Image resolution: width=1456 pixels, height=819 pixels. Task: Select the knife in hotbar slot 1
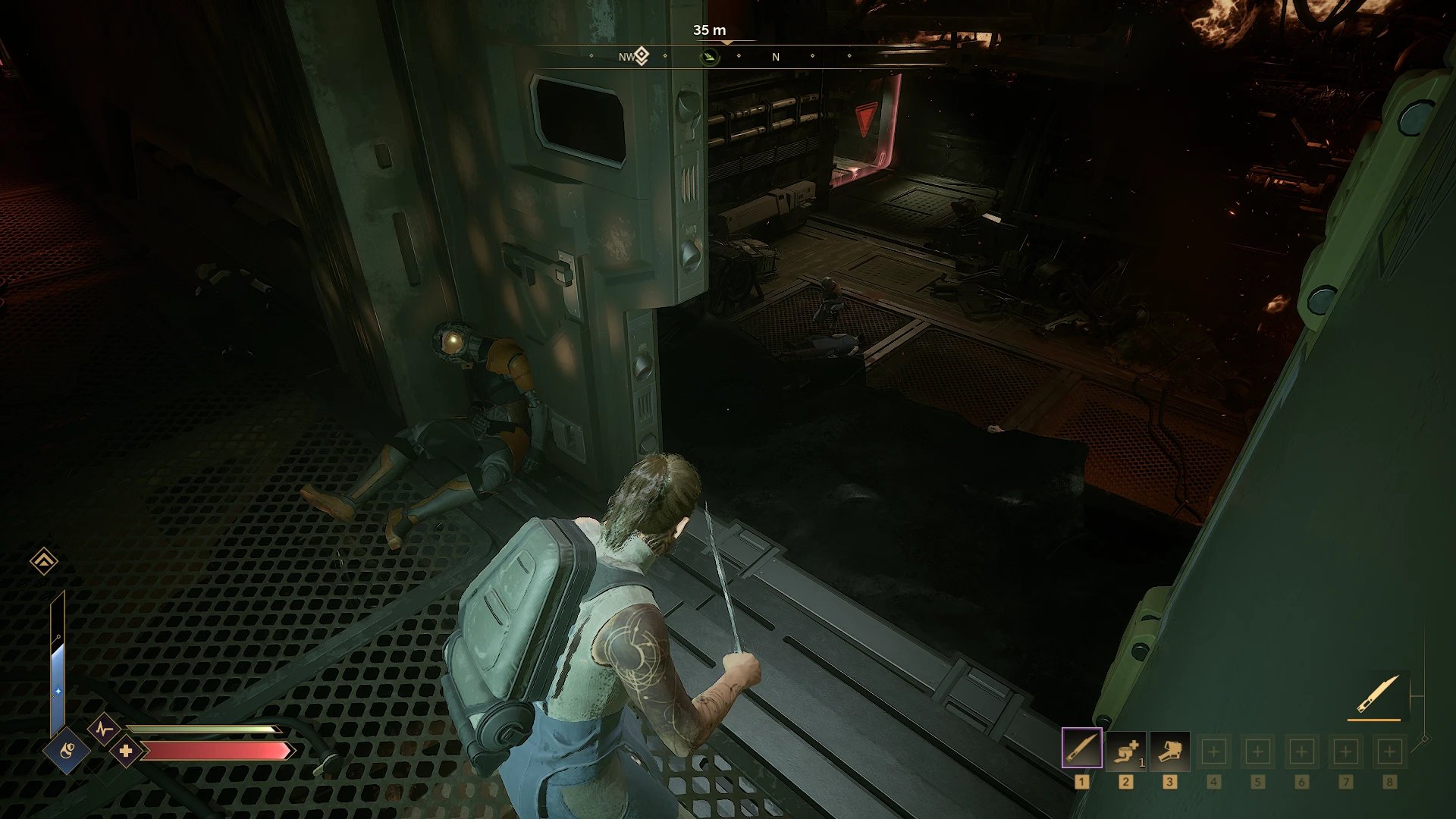[x=1081, y=748]
